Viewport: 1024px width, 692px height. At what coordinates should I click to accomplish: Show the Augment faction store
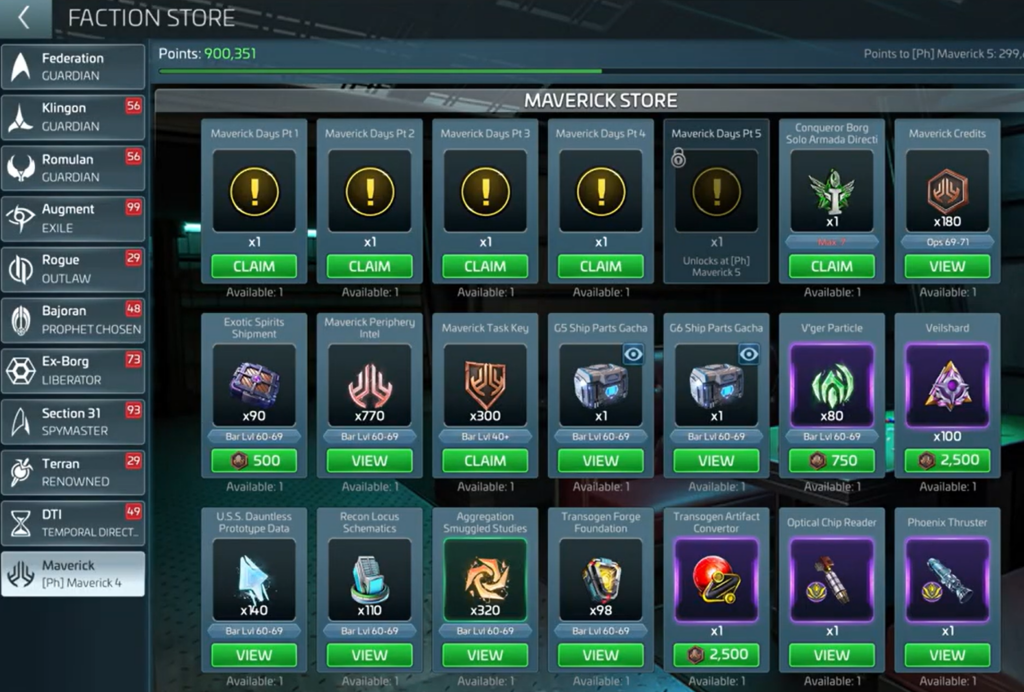click(x=73, y=218)
